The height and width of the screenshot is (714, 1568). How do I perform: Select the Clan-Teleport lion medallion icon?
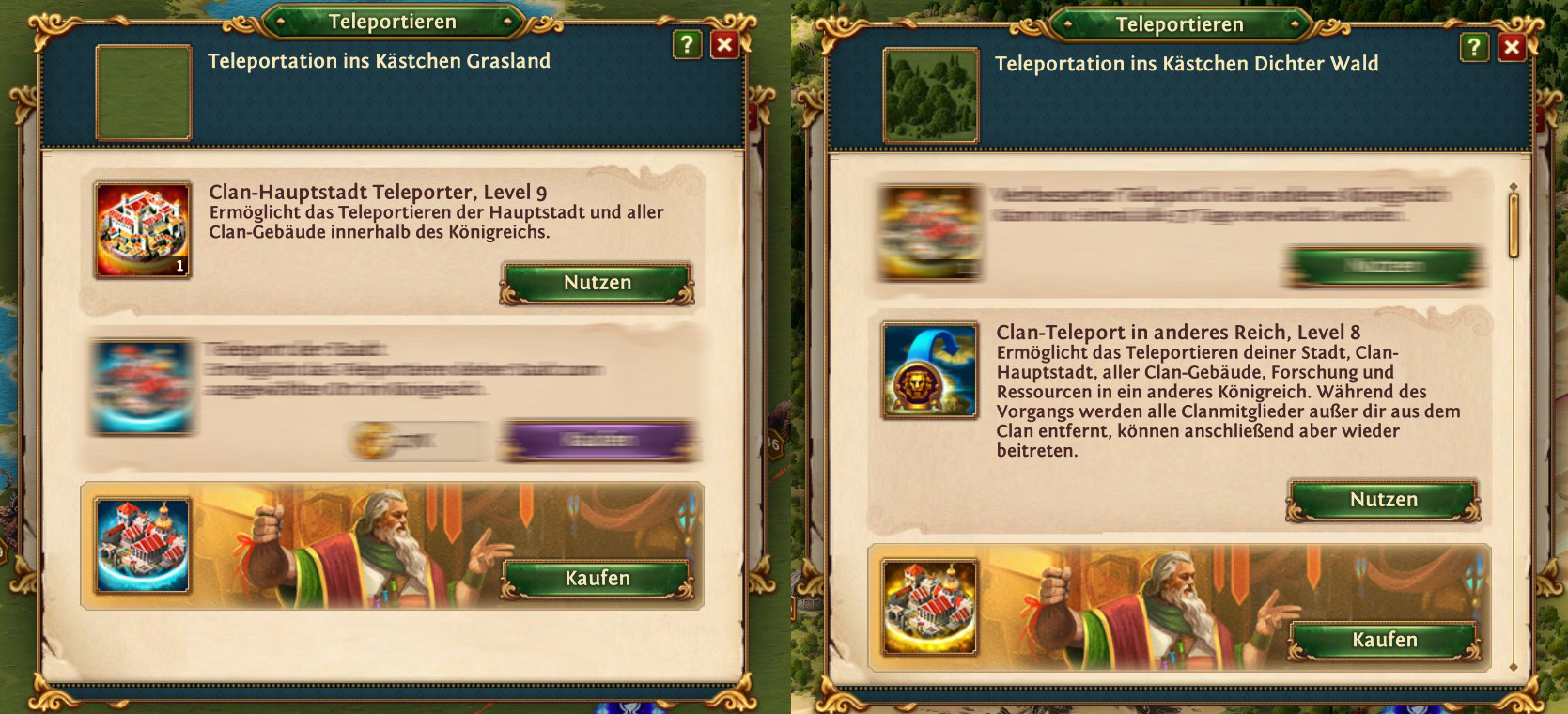[x=930, y=371]
